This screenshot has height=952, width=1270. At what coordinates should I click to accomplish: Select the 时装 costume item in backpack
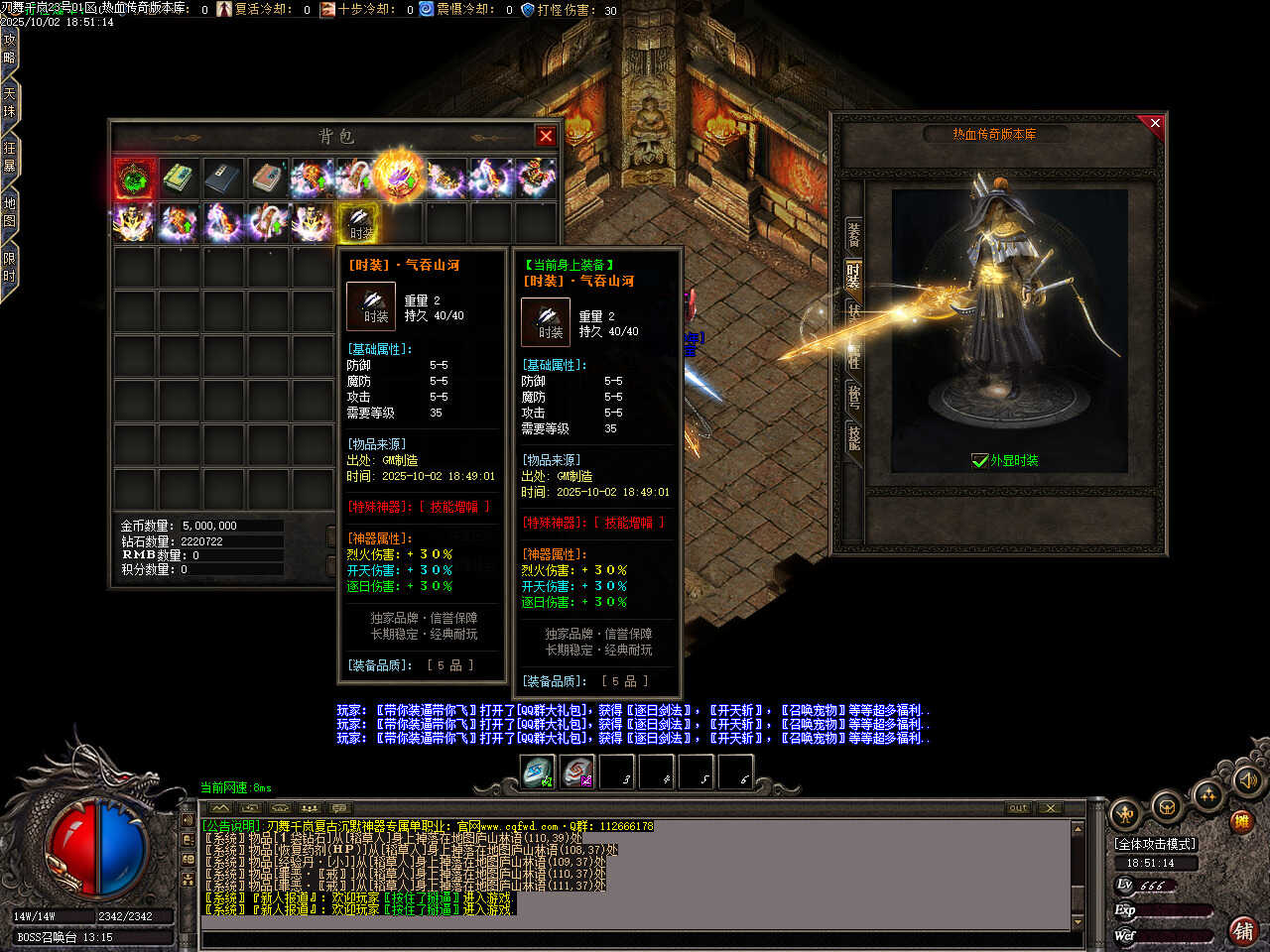click(x=358, y=224)
